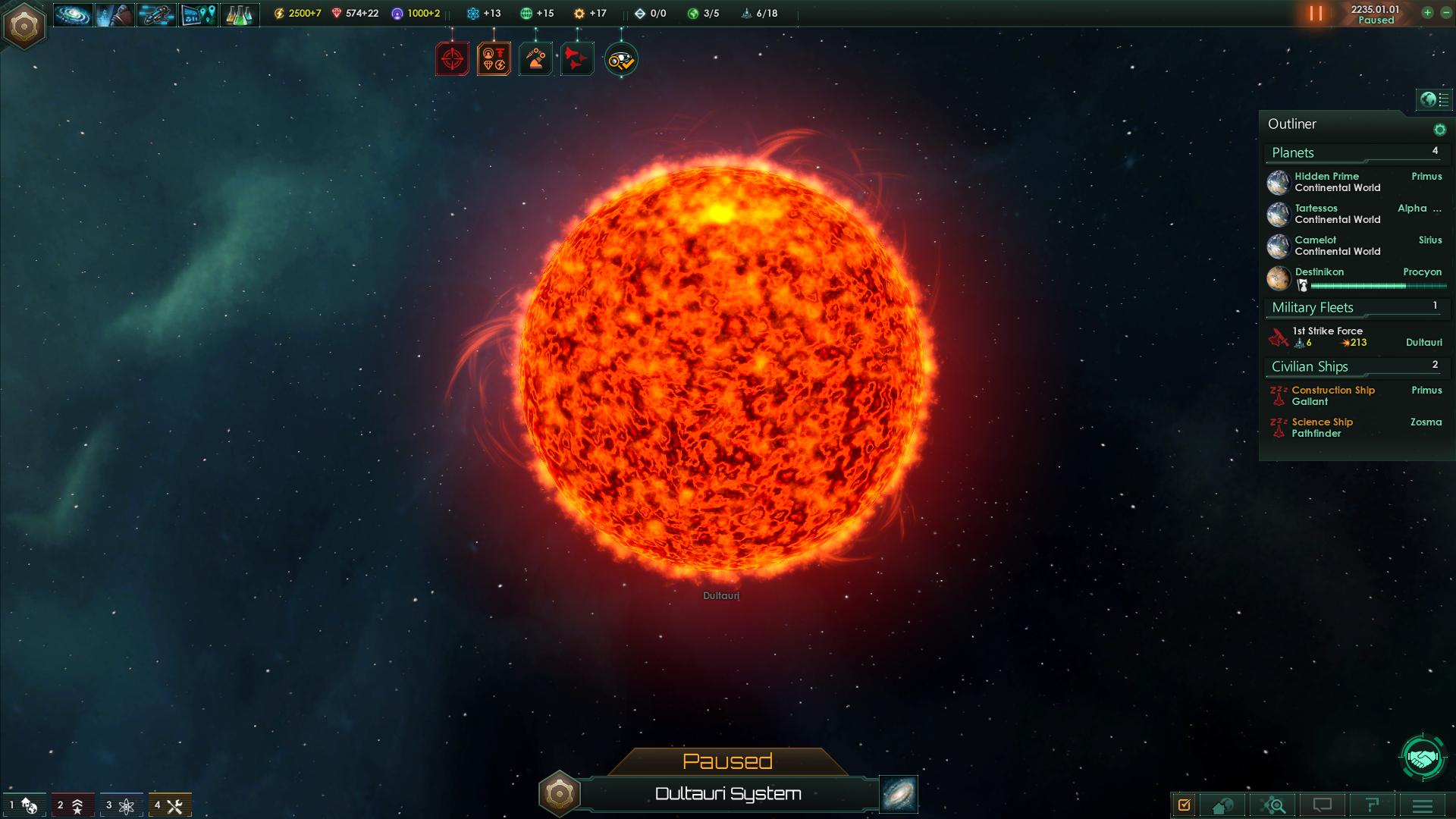Click the pause button near the date
This screenshot has height=819, width=1456.
click(1316, 14)
